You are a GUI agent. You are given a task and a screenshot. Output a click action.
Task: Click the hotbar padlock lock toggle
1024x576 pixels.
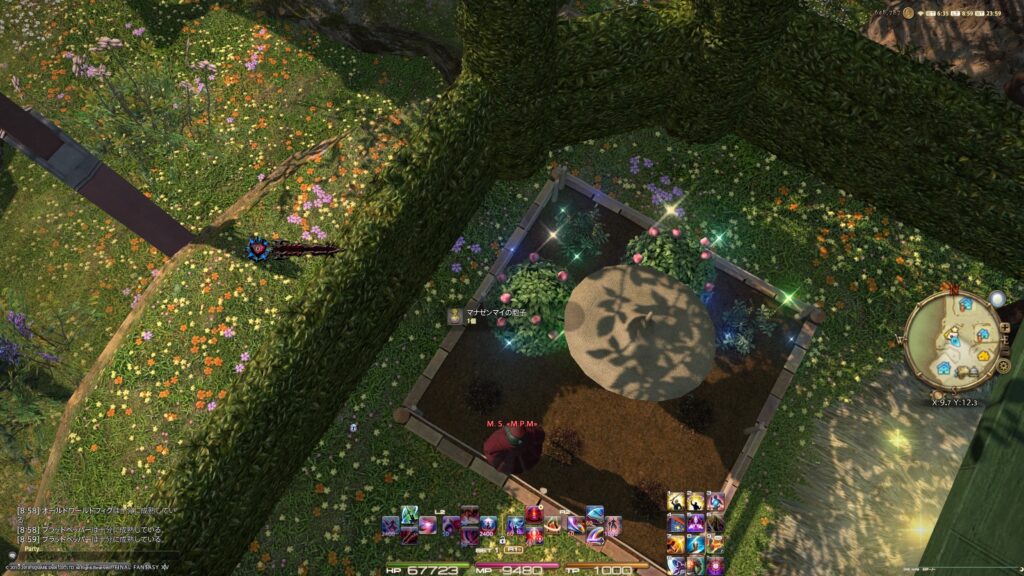coord(503,540)
